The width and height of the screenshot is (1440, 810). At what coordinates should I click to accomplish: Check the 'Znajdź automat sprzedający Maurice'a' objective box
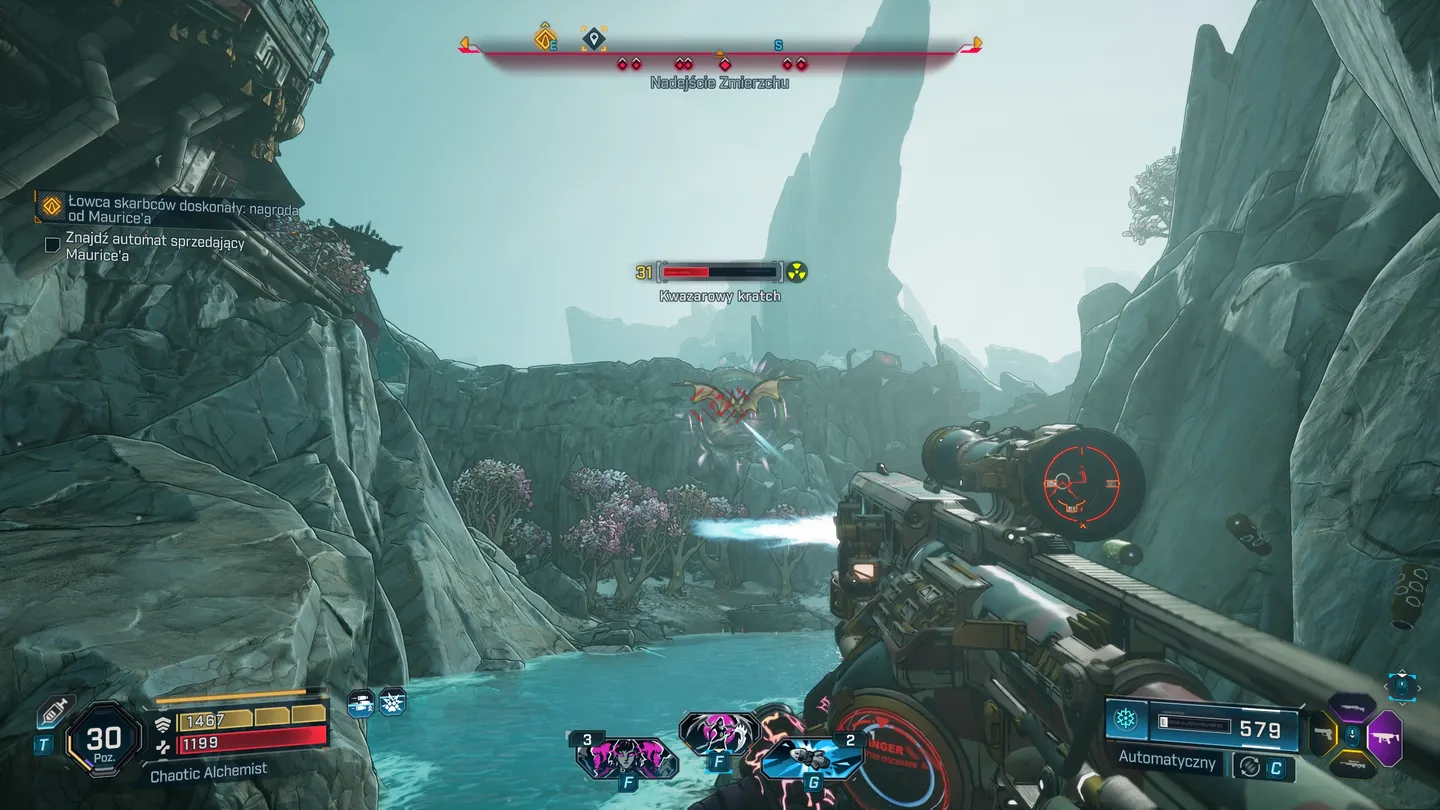(52, 244)
